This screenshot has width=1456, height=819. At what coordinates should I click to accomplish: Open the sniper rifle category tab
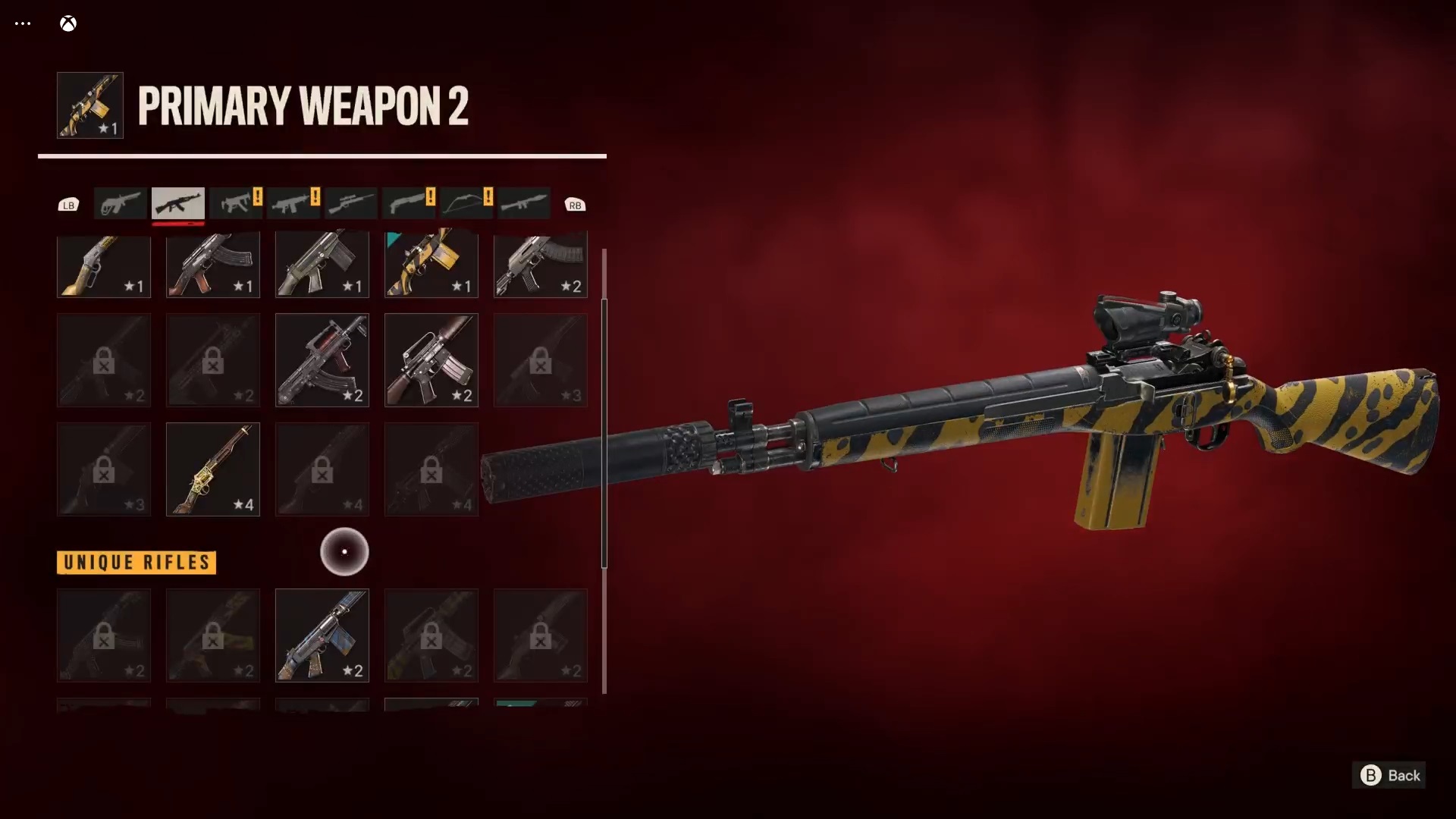pos(351,203)
